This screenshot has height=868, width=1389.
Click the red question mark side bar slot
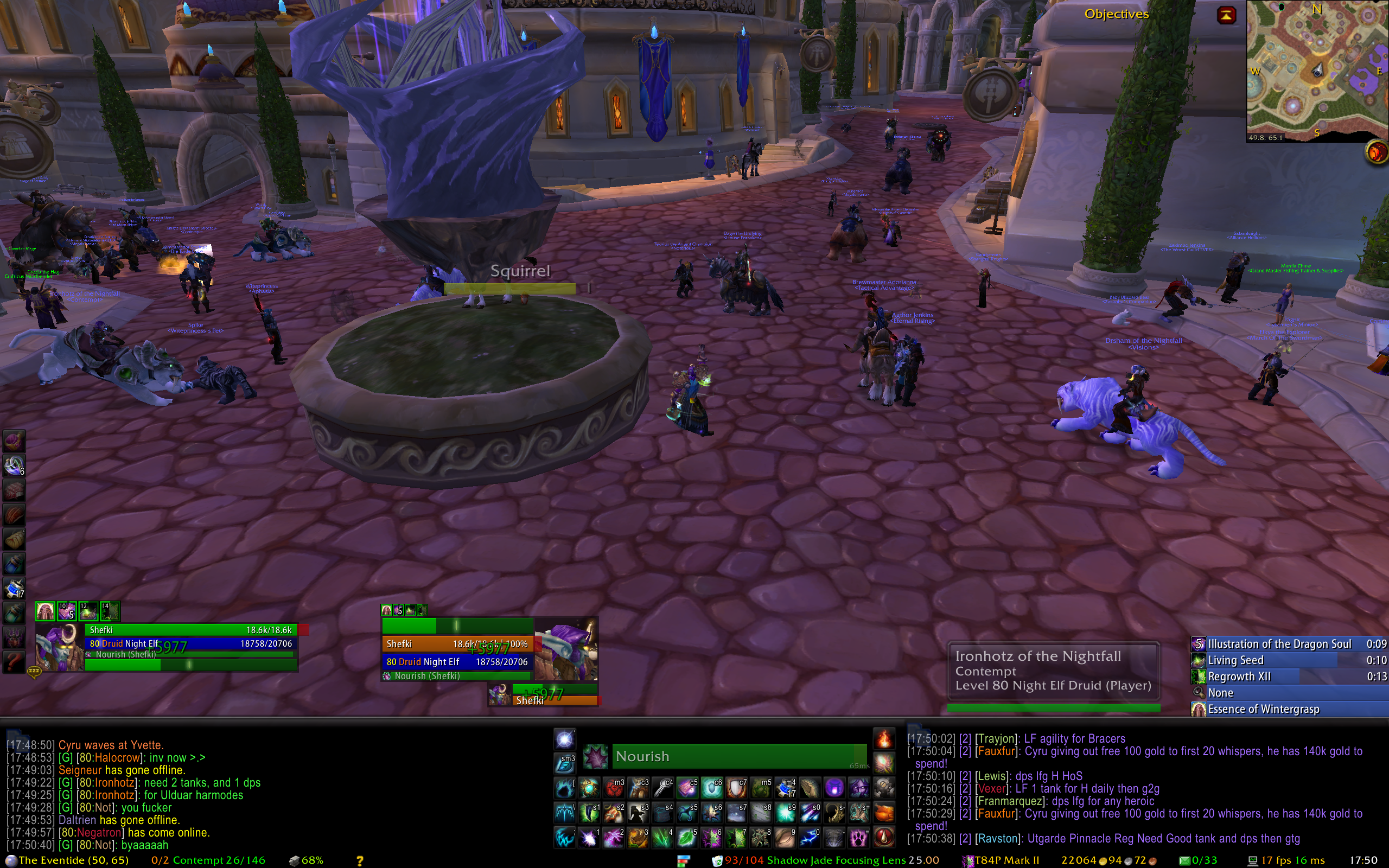click(14, 662)
